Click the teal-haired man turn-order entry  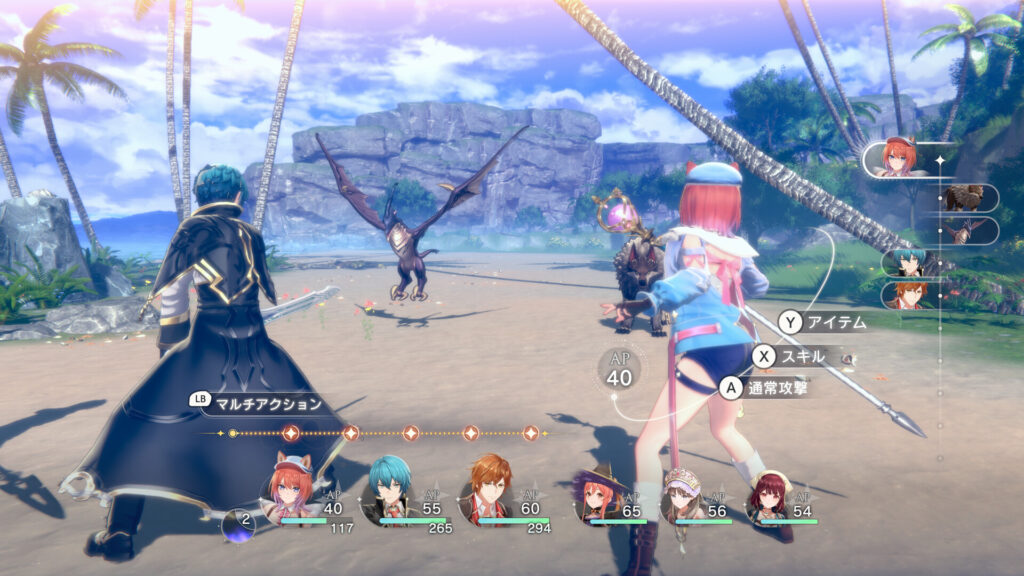pos(910,263)
